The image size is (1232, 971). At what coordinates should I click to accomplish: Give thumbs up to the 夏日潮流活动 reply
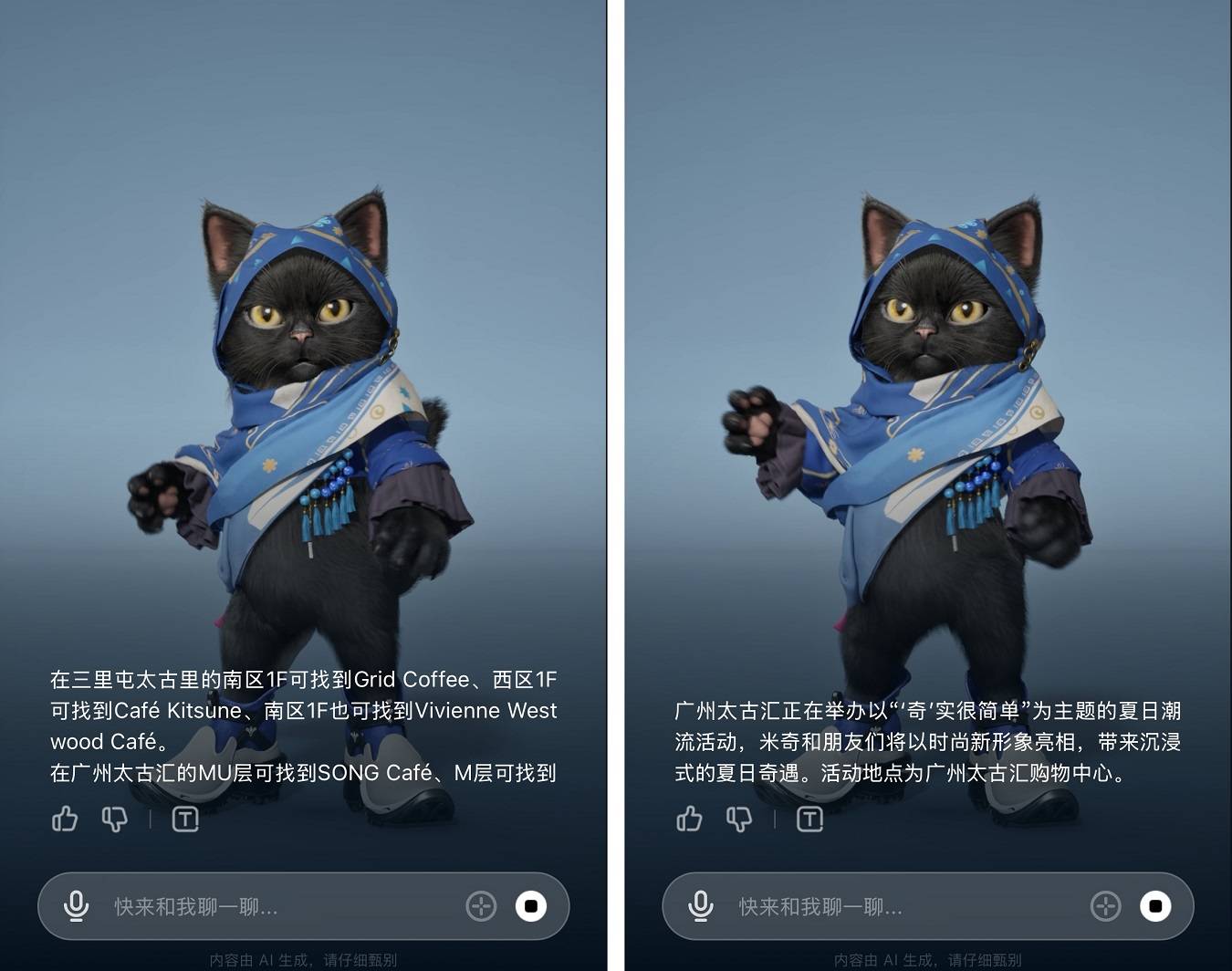[689, 819]
